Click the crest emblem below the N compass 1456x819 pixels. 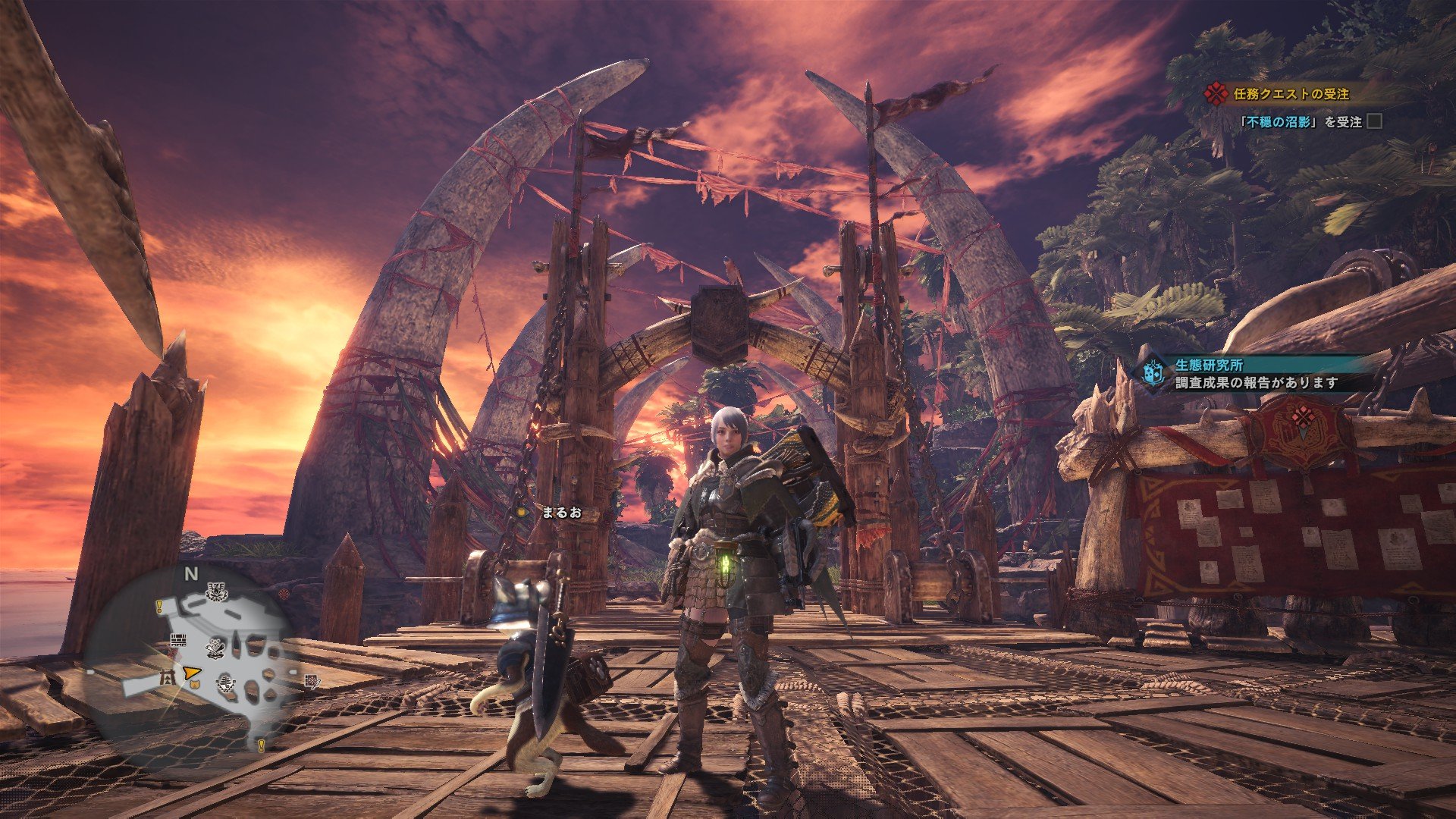point(216,590)
